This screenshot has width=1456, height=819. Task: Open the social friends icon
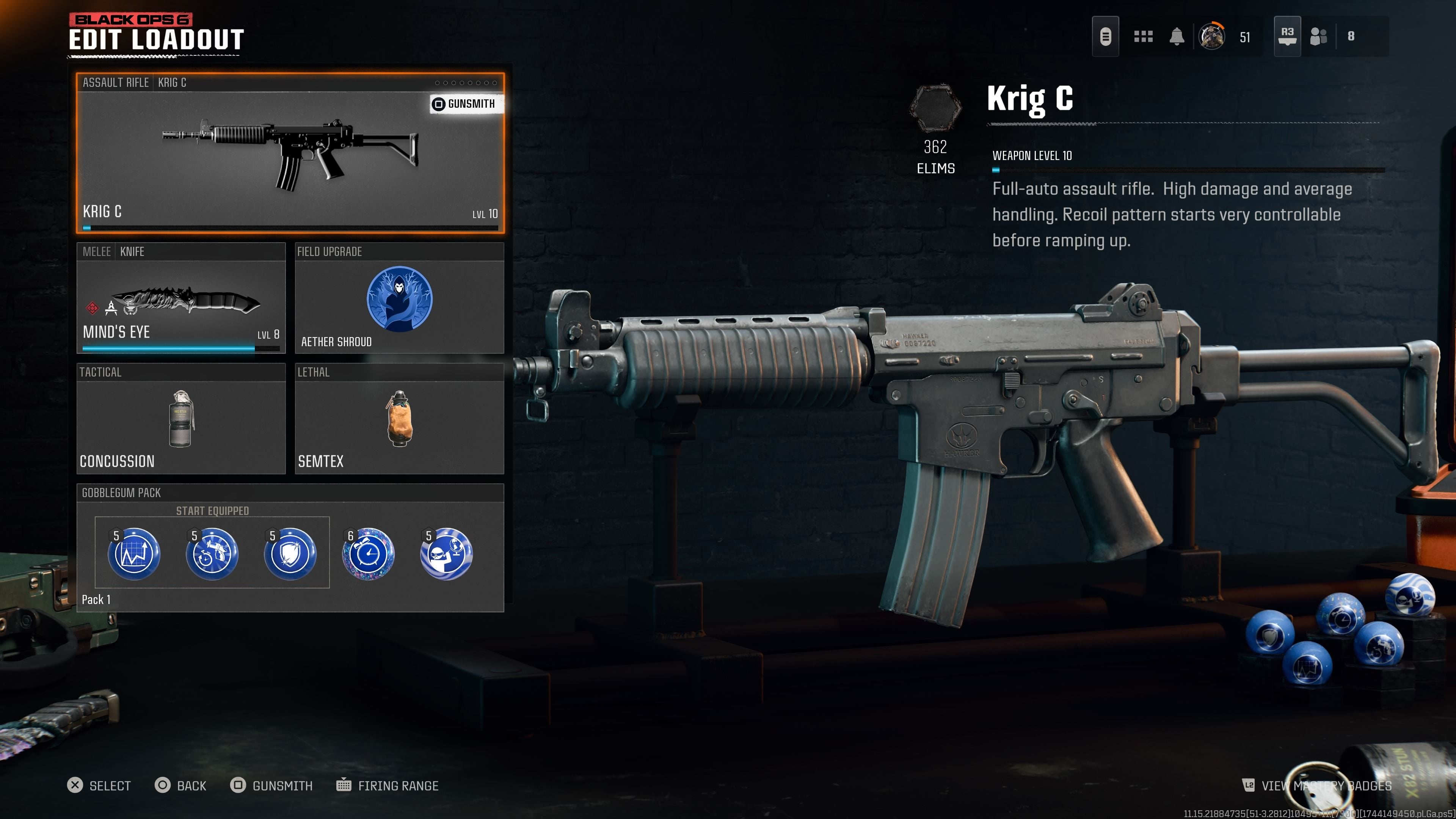point(1318,37)
